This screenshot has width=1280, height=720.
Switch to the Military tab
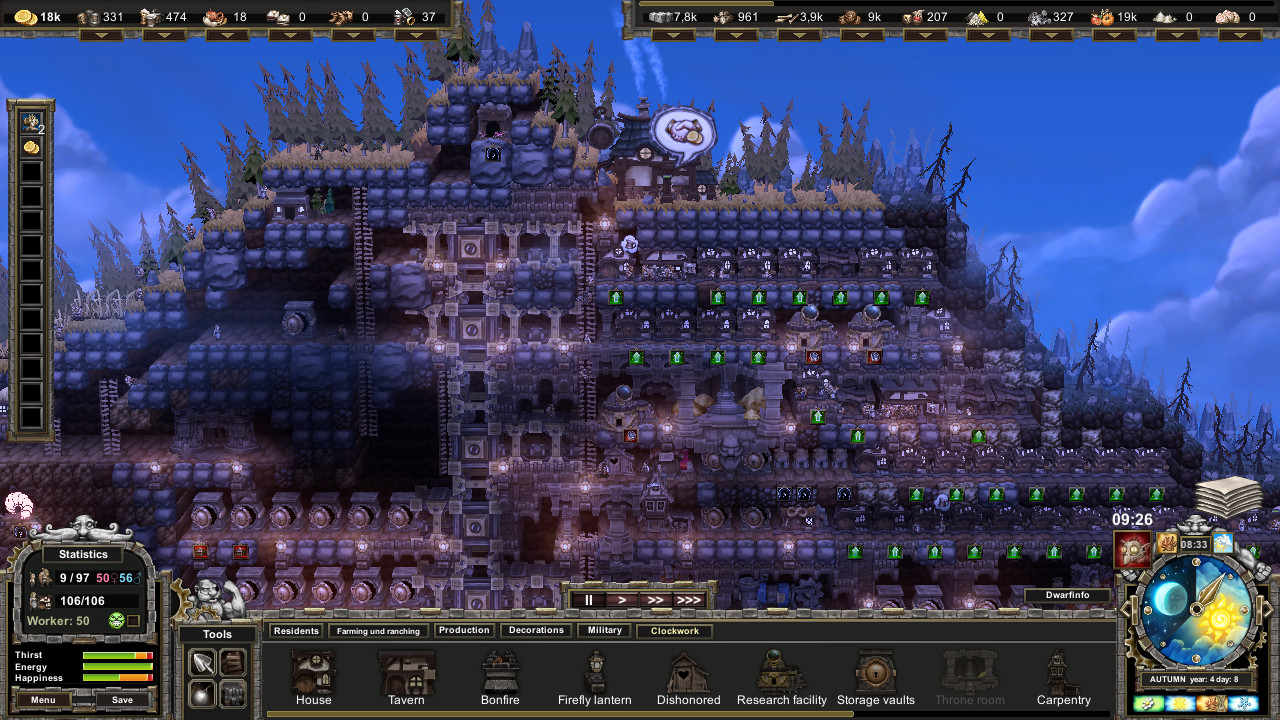(x=603, y=630)
